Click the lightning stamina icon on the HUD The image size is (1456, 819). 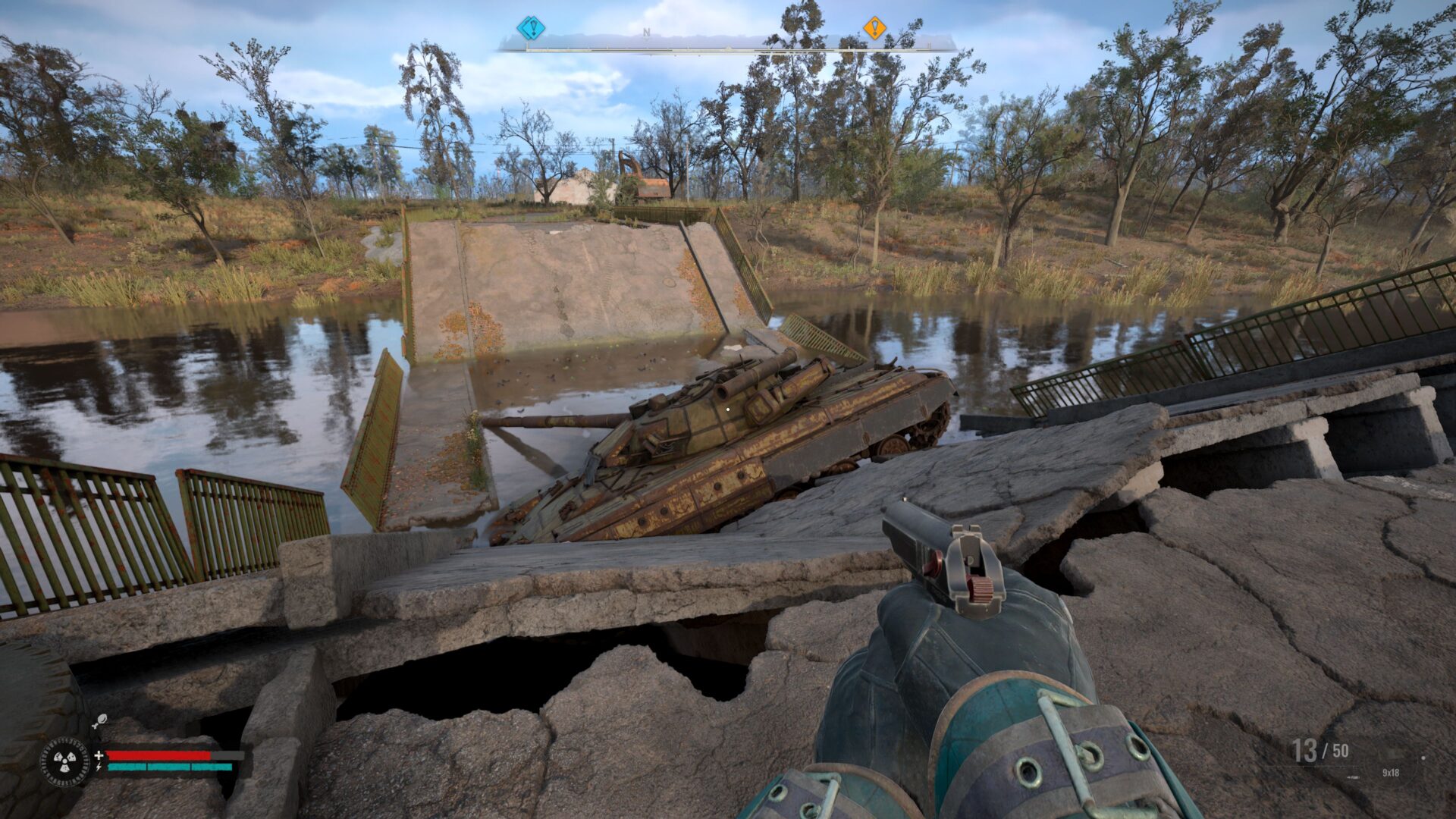99,767
